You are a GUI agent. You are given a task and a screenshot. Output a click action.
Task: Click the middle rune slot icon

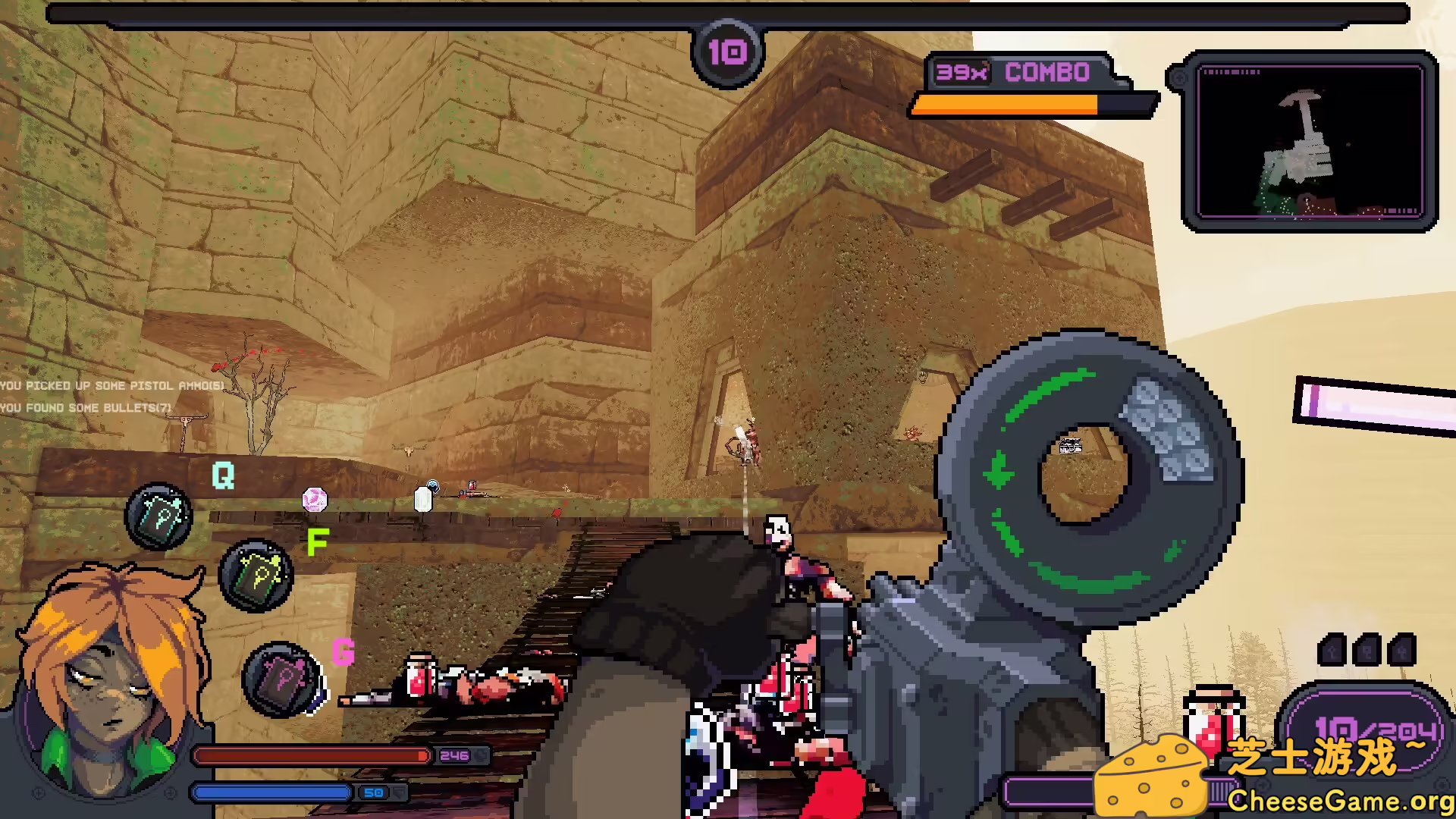click(x=1365, y=648)
